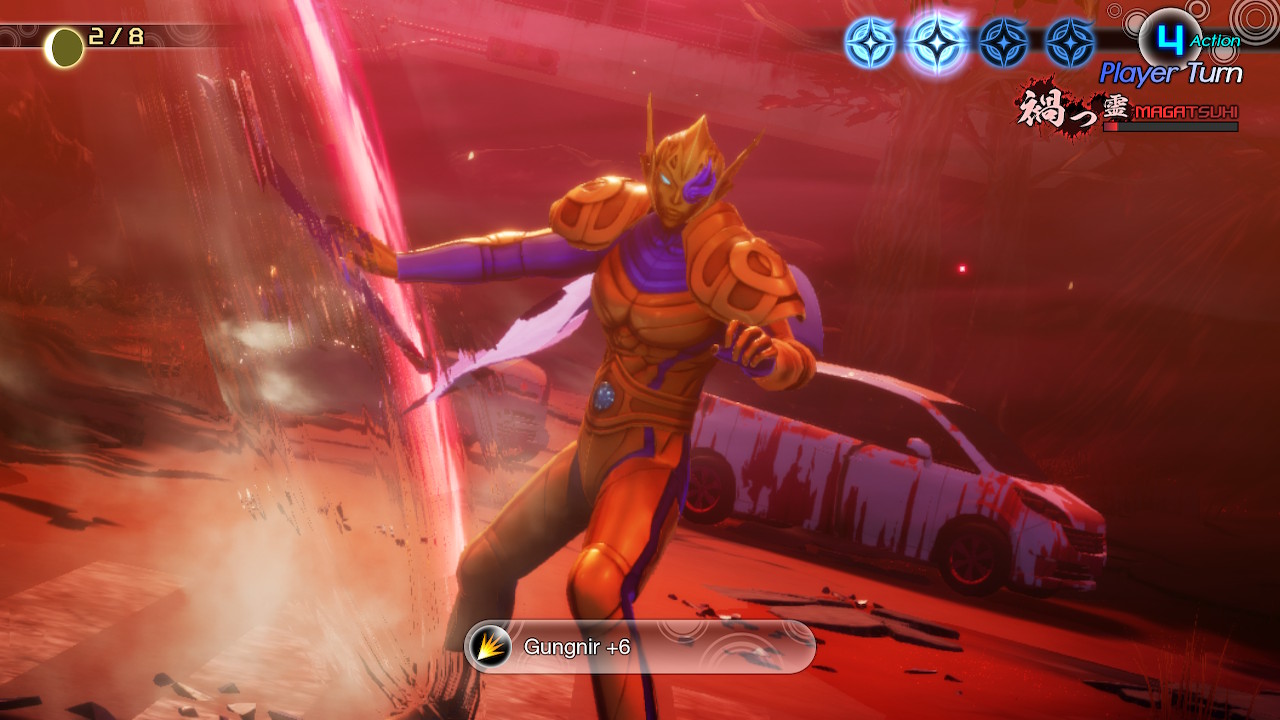Screen dimensions: 1280x720
Task: Click the glowing press turn icon
Action: click(937, 43)
